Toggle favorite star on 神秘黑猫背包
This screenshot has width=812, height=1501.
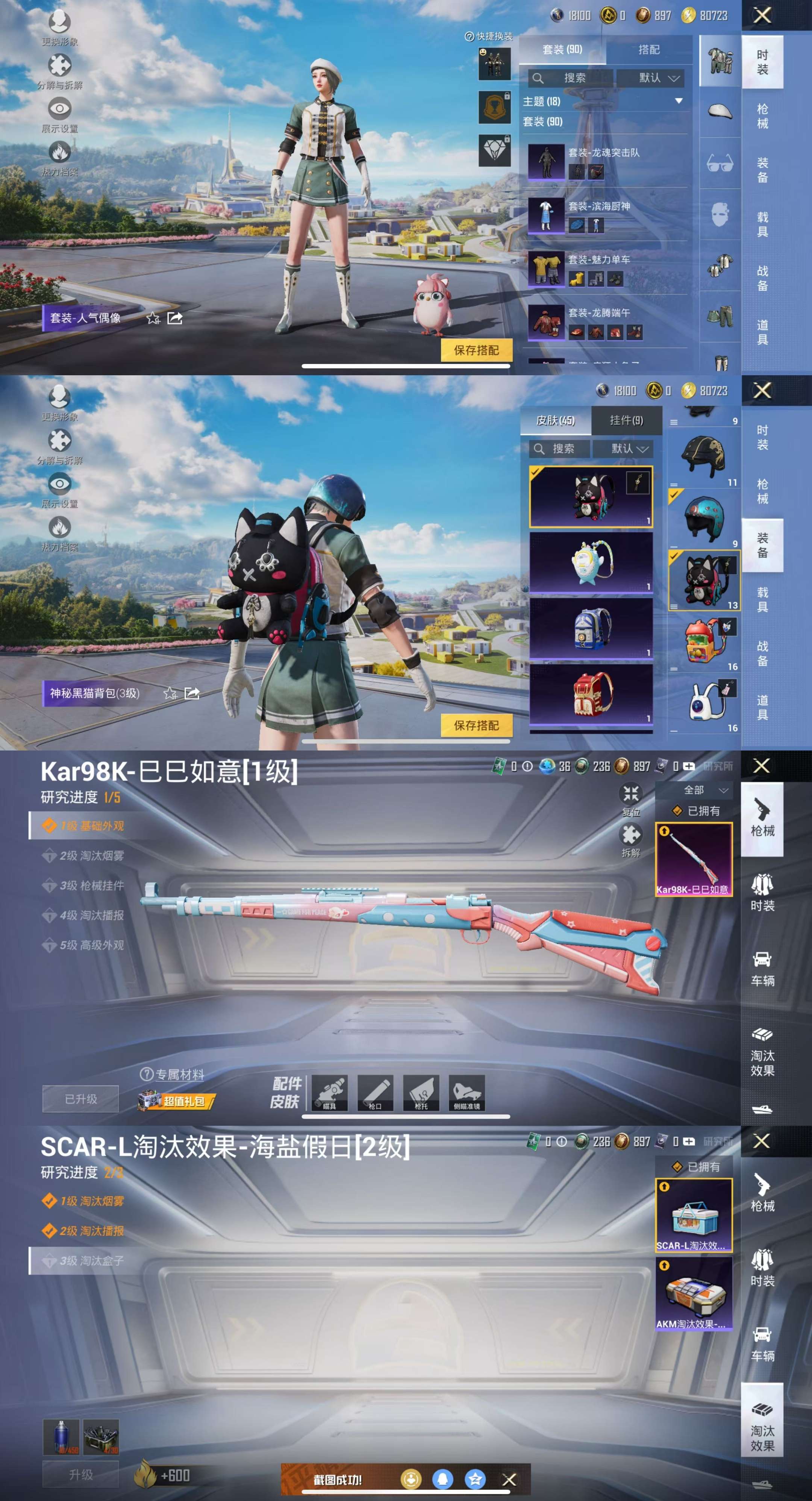point(171,693)
